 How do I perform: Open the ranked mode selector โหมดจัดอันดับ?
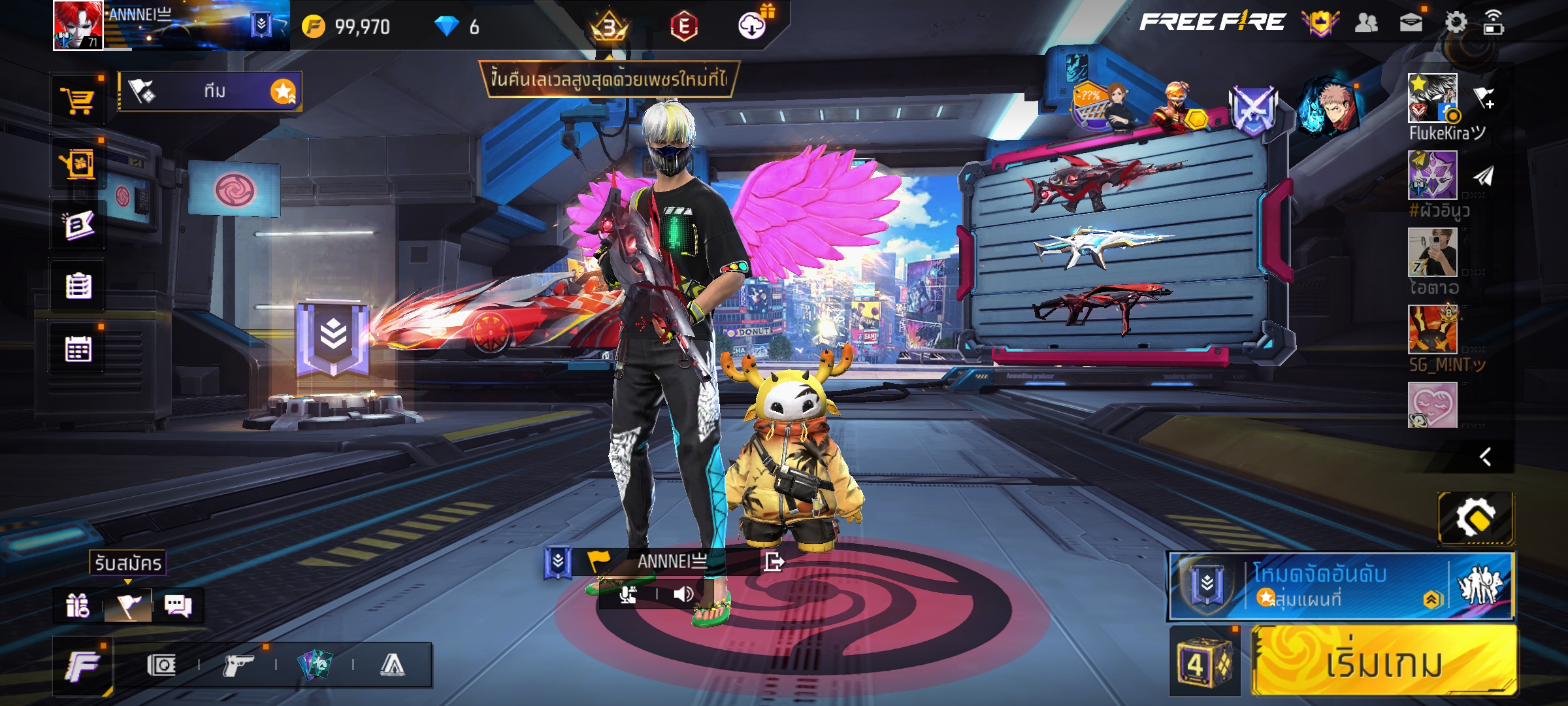1339,586
